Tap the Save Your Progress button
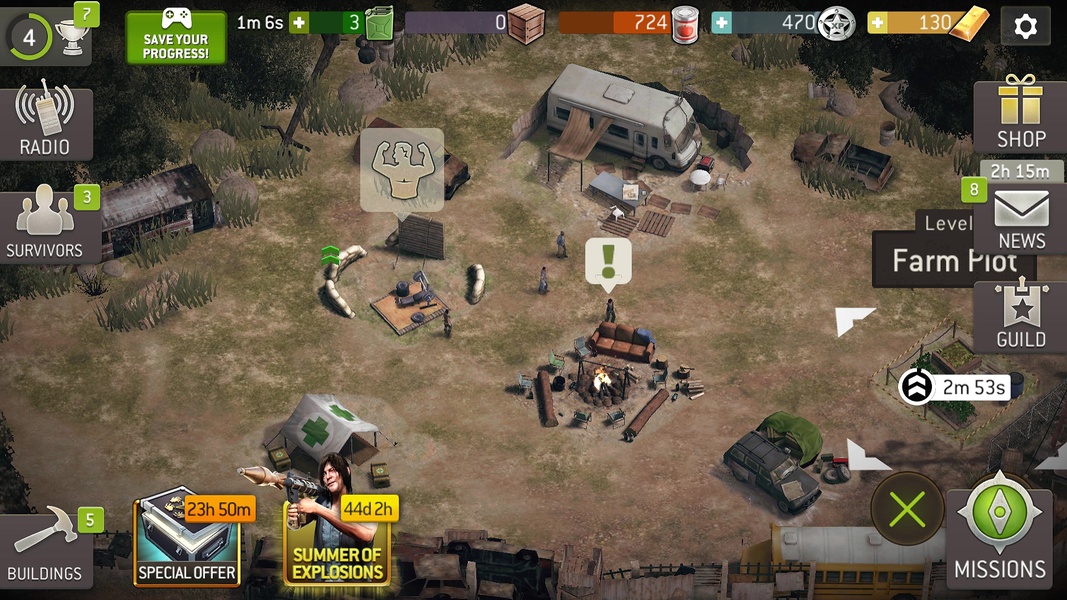This screenshot has height=600, width=1067. tap(175, 36)
